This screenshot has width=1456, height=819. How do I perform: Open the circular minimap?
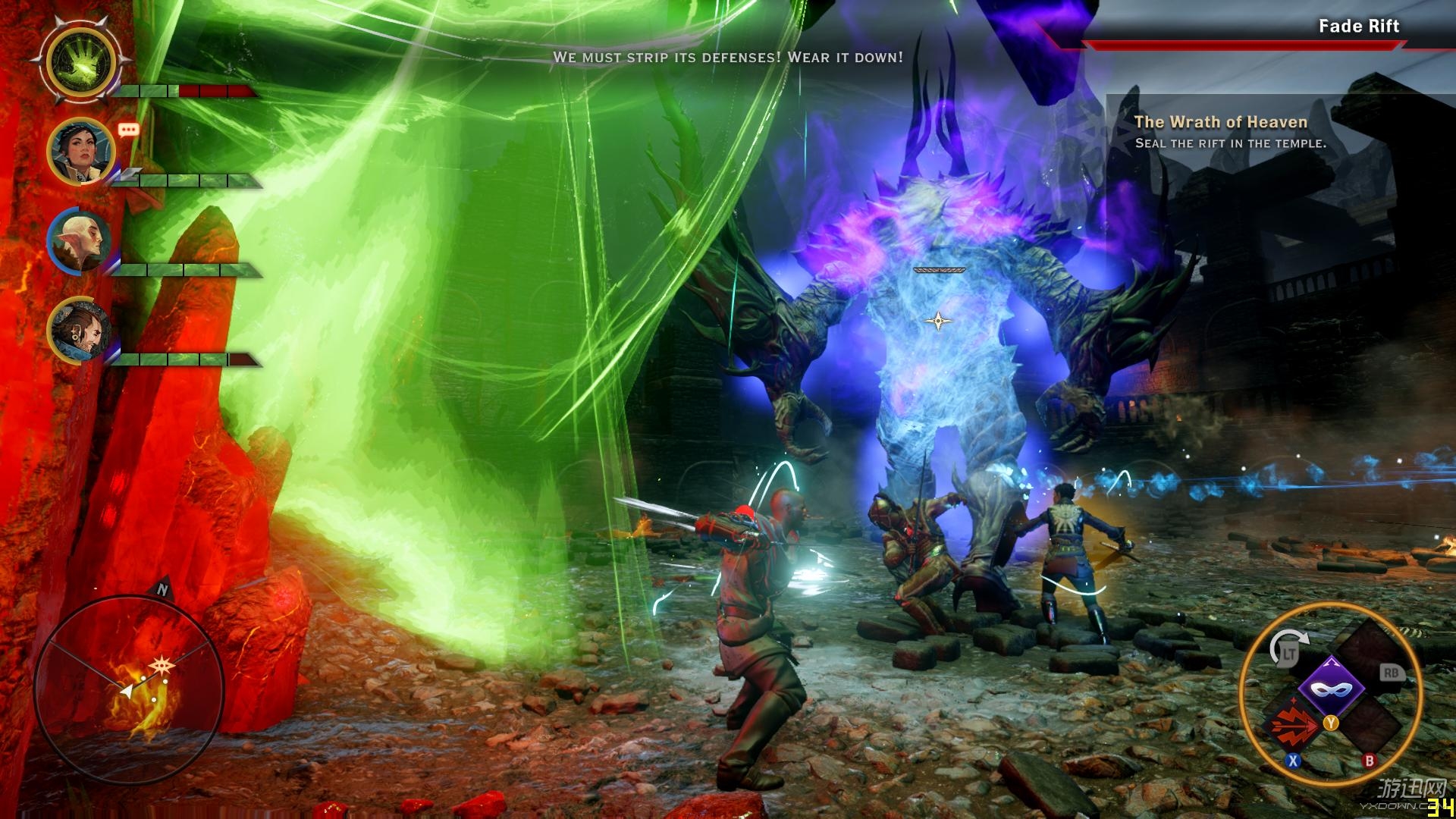(129, 690)
